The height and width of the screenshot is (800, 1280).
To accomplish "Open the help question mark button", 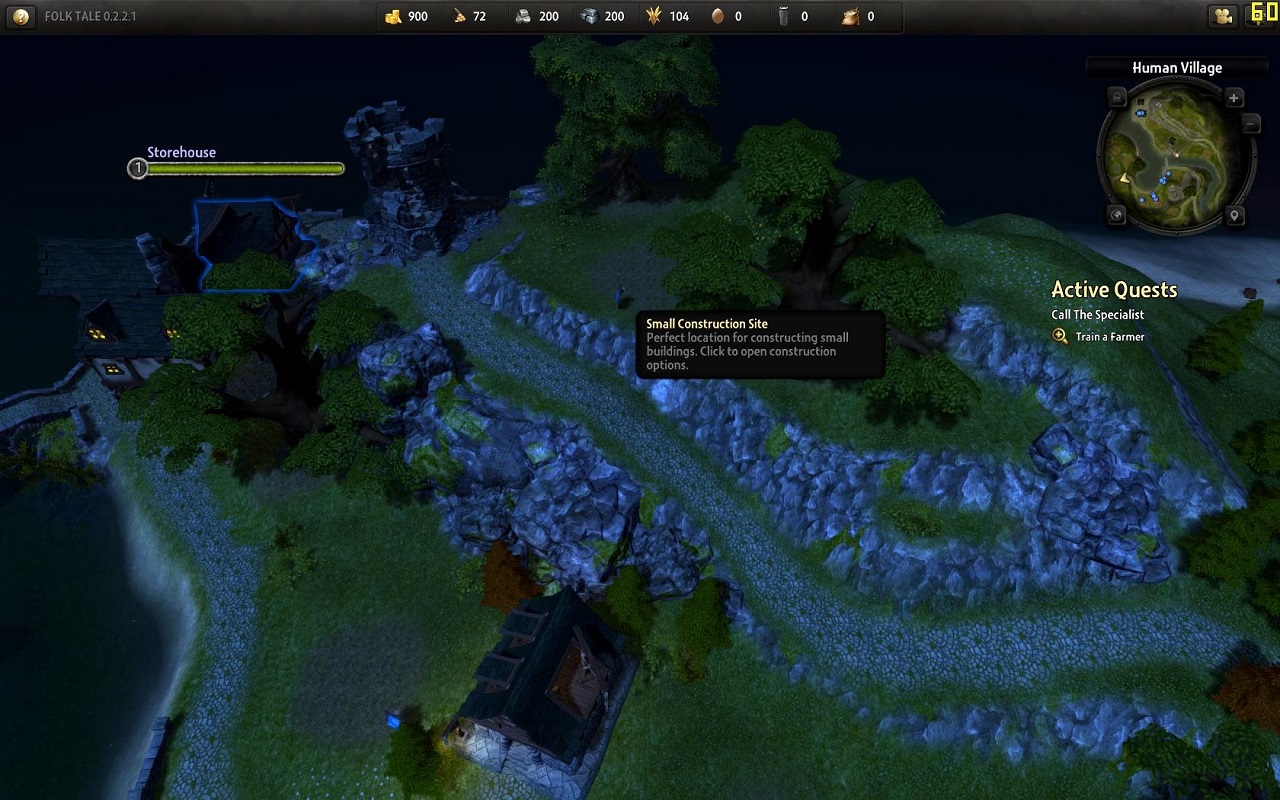I will coord(22,16).
